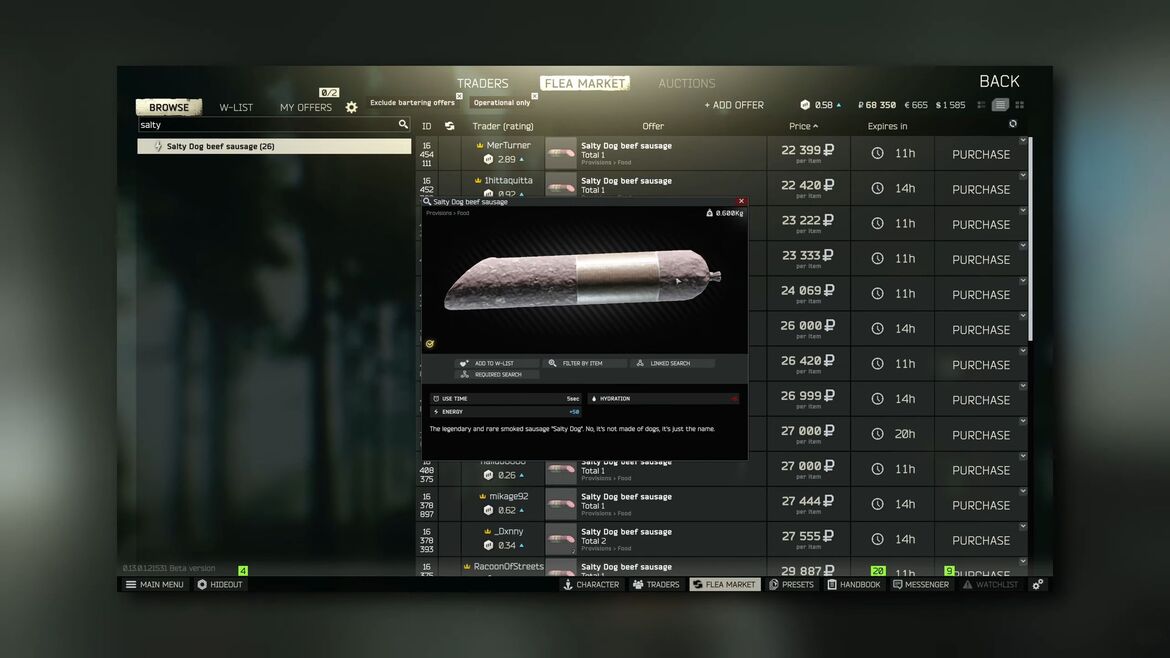1170x658 pixels.
Task: Choose Filter by Item in inspection window
Action: tap(585, 363)
